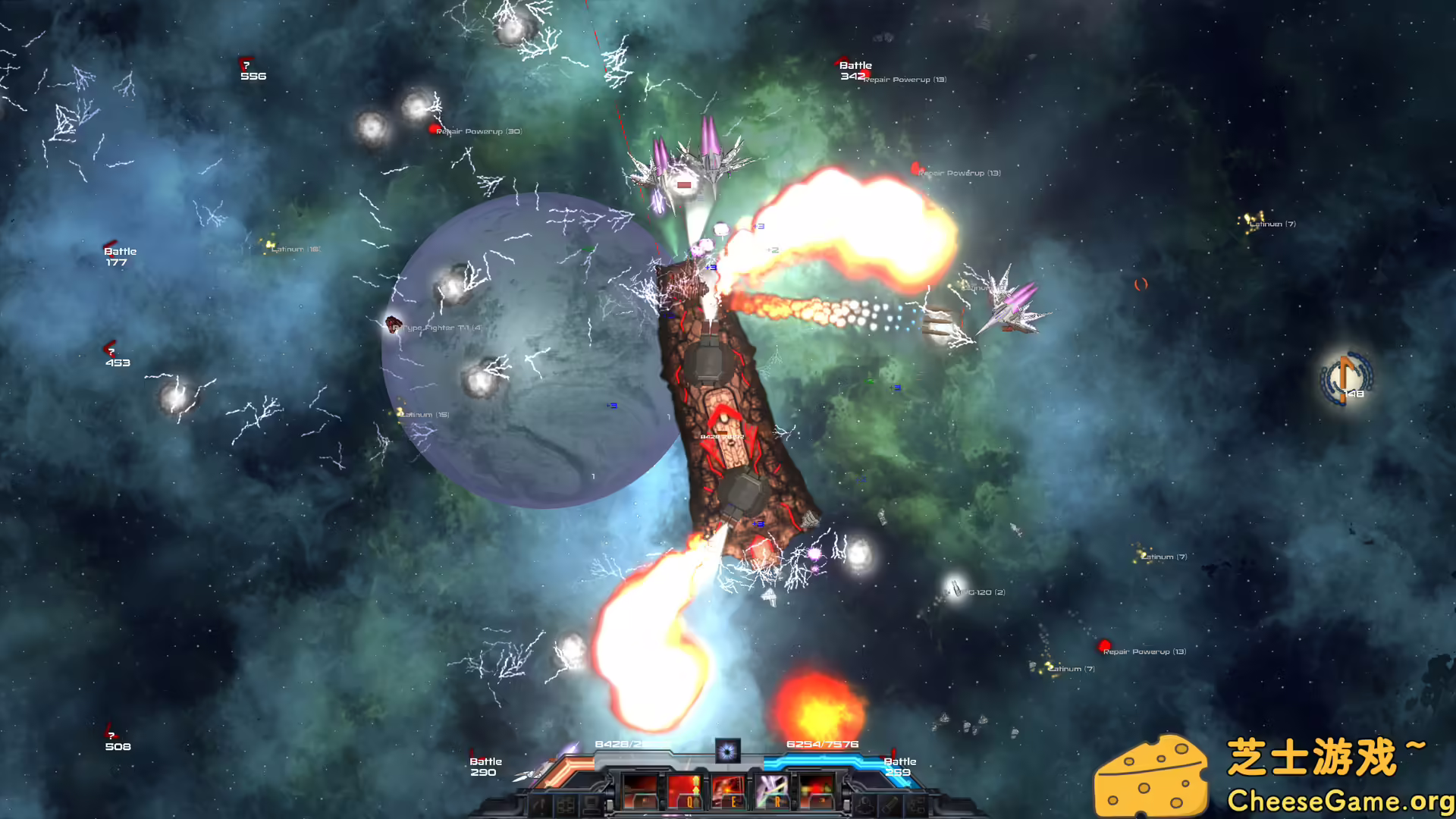
Task: Open the module grid icon on the left HUD
Action: click(566, 806)
